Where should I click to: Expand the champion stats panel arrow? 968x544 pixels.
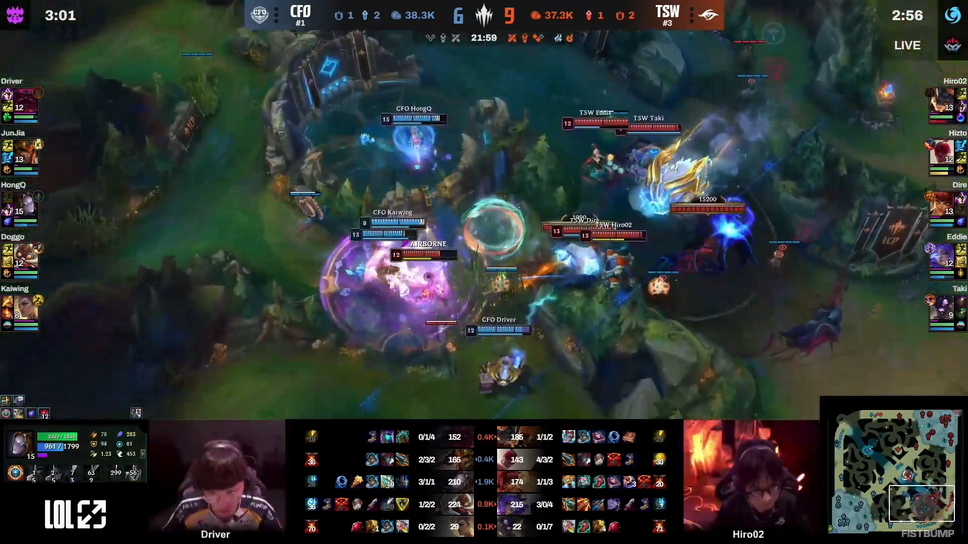pos(143,453)
